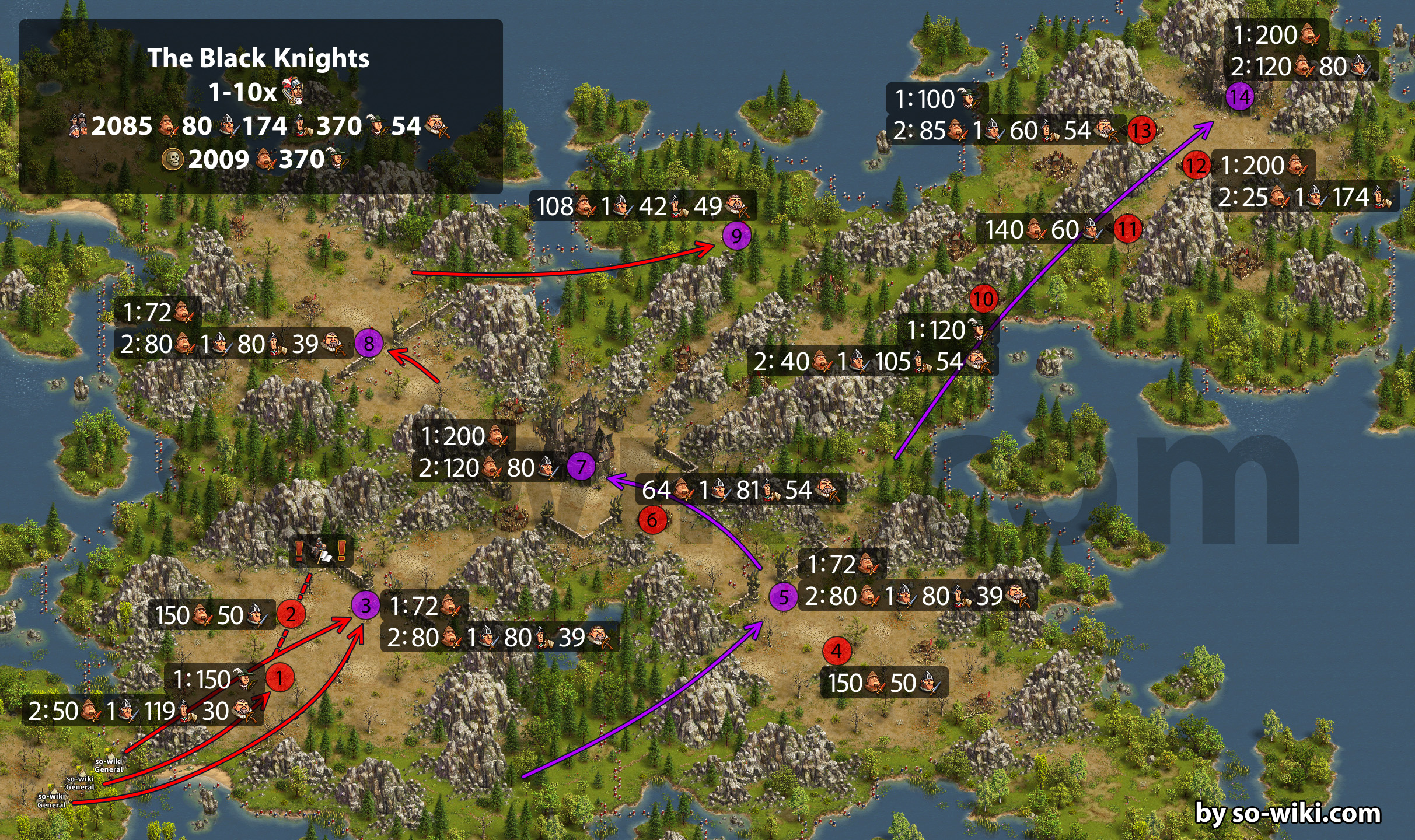Click the exclamation-mark general warning icon
The image size is (1415, 840).
point(321,550)
